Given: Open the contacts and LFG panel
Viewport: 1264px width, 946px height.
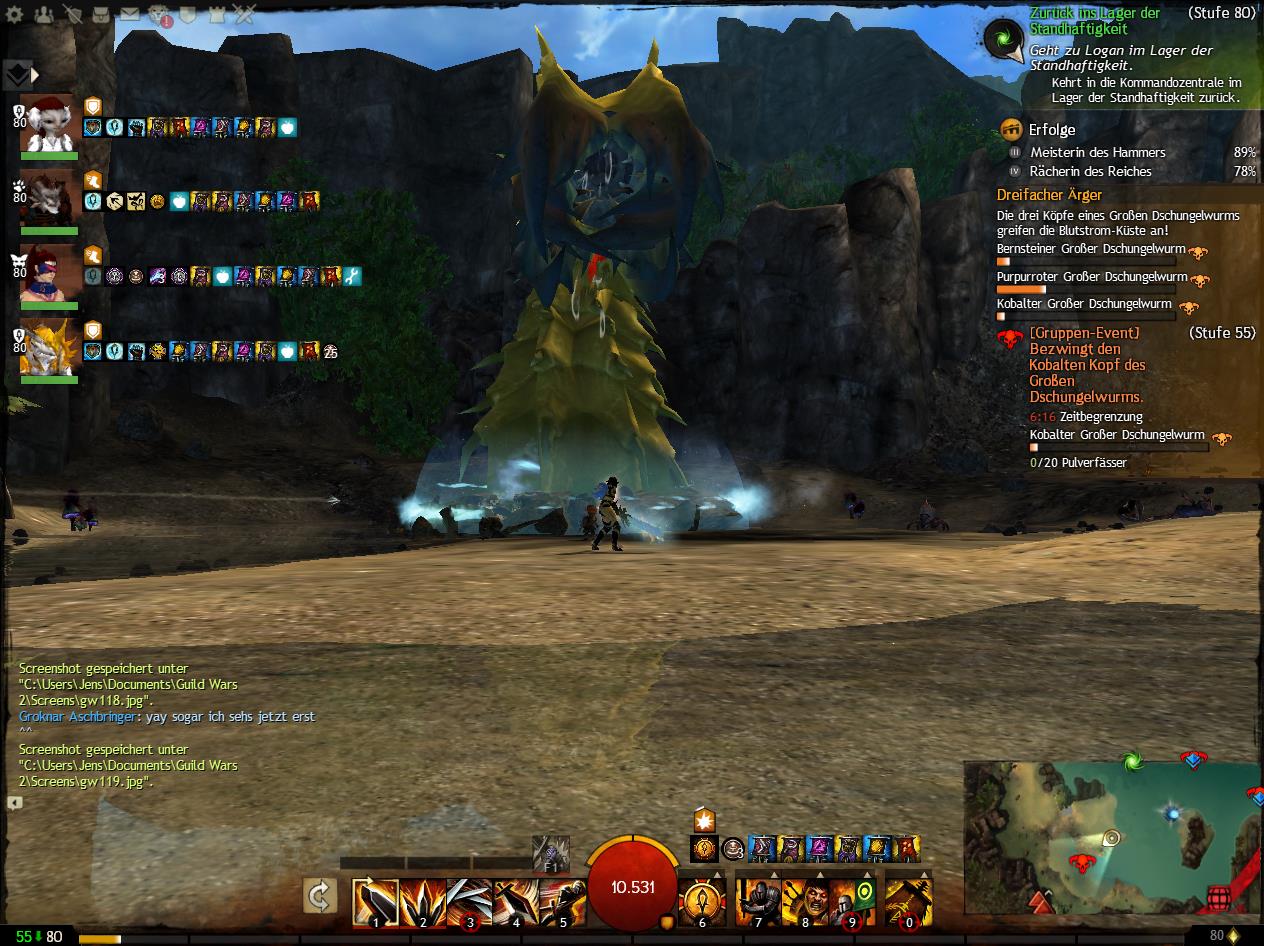Looking at the screenshot, I should coord(44,15).
